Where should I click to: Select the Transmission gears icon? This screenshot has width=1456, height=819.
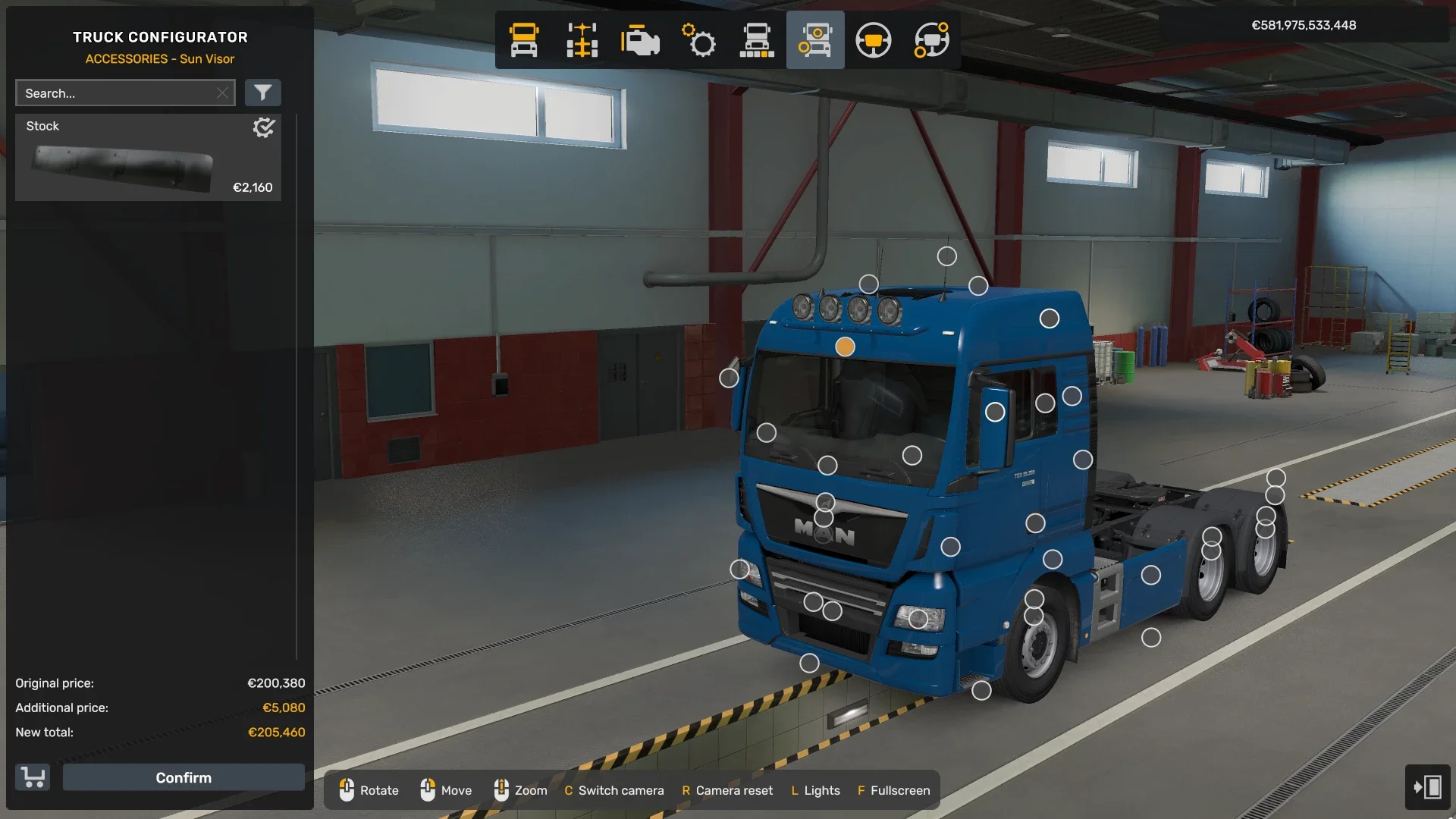coord(699,39)
